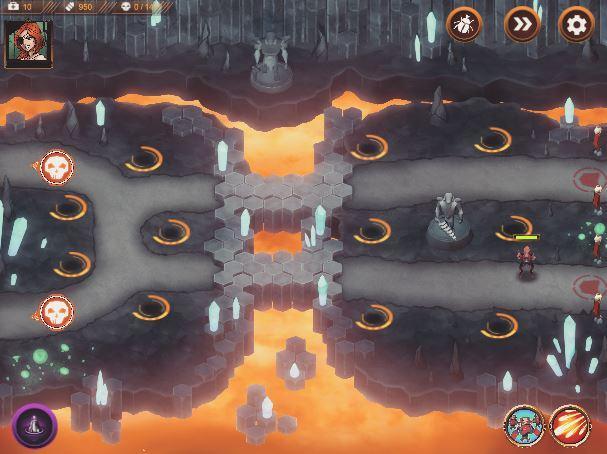The image size is (607, 454).
Task: Select the red-haired hero portrait
Action: [28, 43]
